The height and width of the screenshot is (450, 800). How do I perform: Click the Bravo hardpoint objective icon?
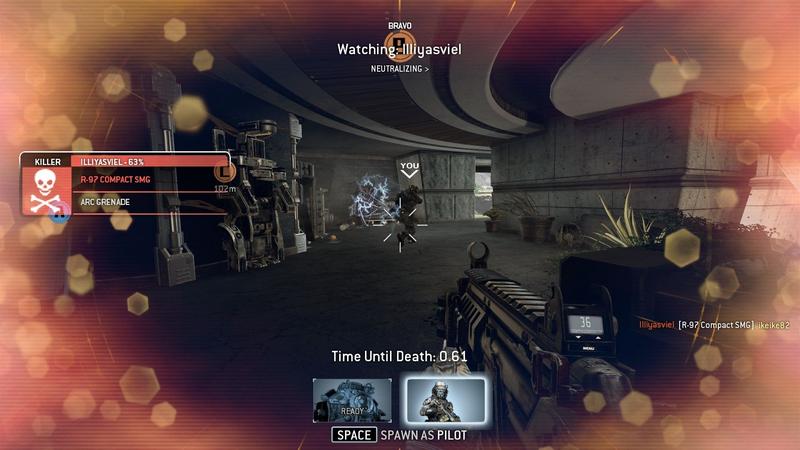[400, 42]
